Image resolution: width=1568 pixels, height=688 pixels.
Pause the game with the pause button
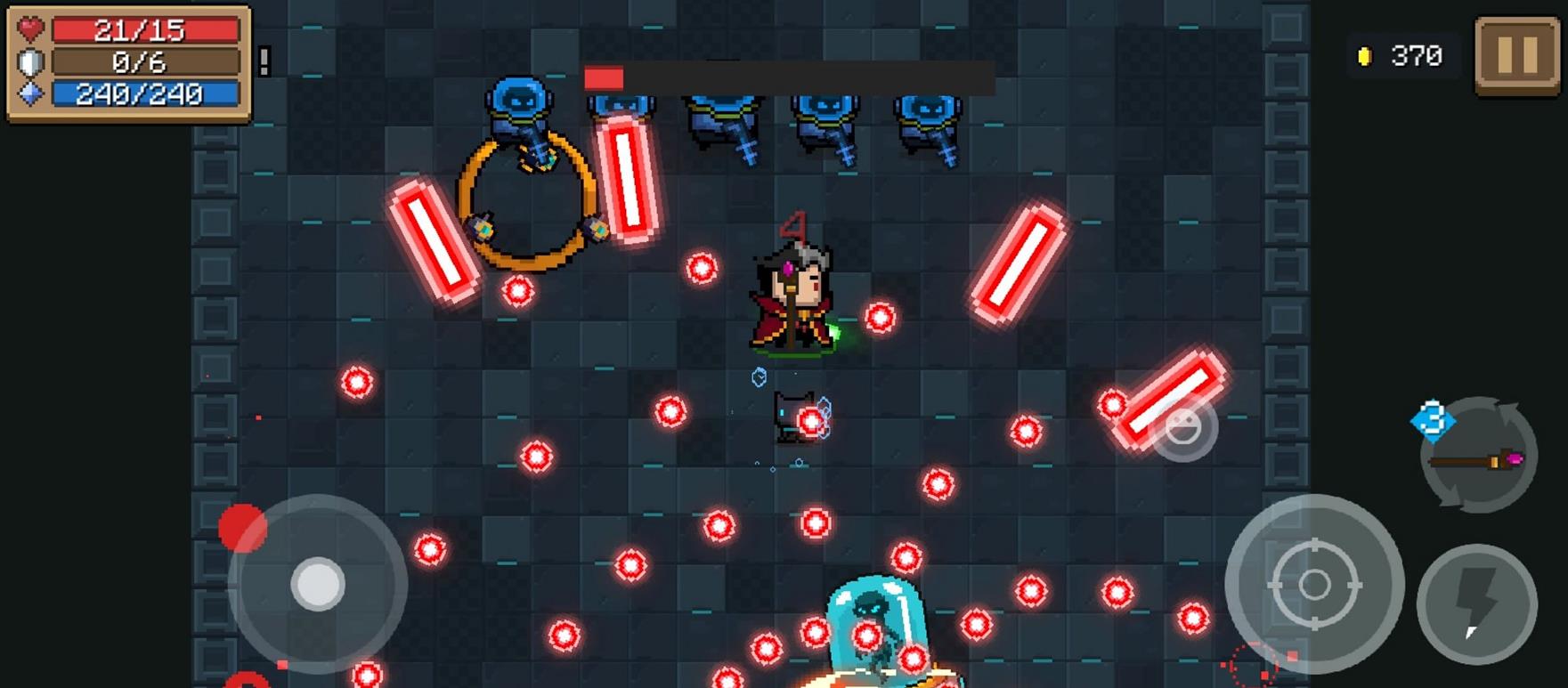tap(1516, 55)
